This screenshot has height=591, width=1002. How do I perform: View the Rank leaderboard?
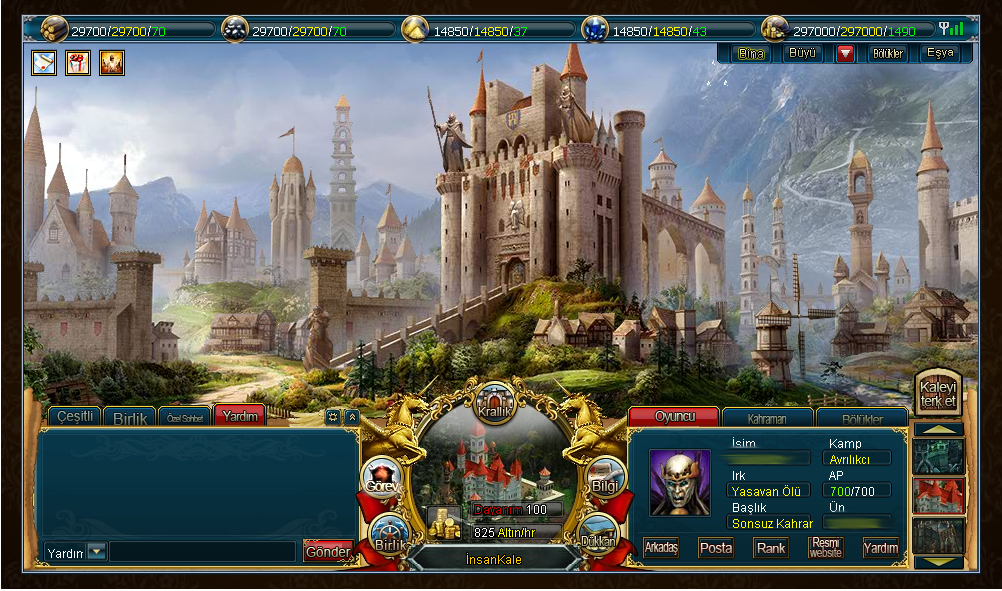[771, 547]
